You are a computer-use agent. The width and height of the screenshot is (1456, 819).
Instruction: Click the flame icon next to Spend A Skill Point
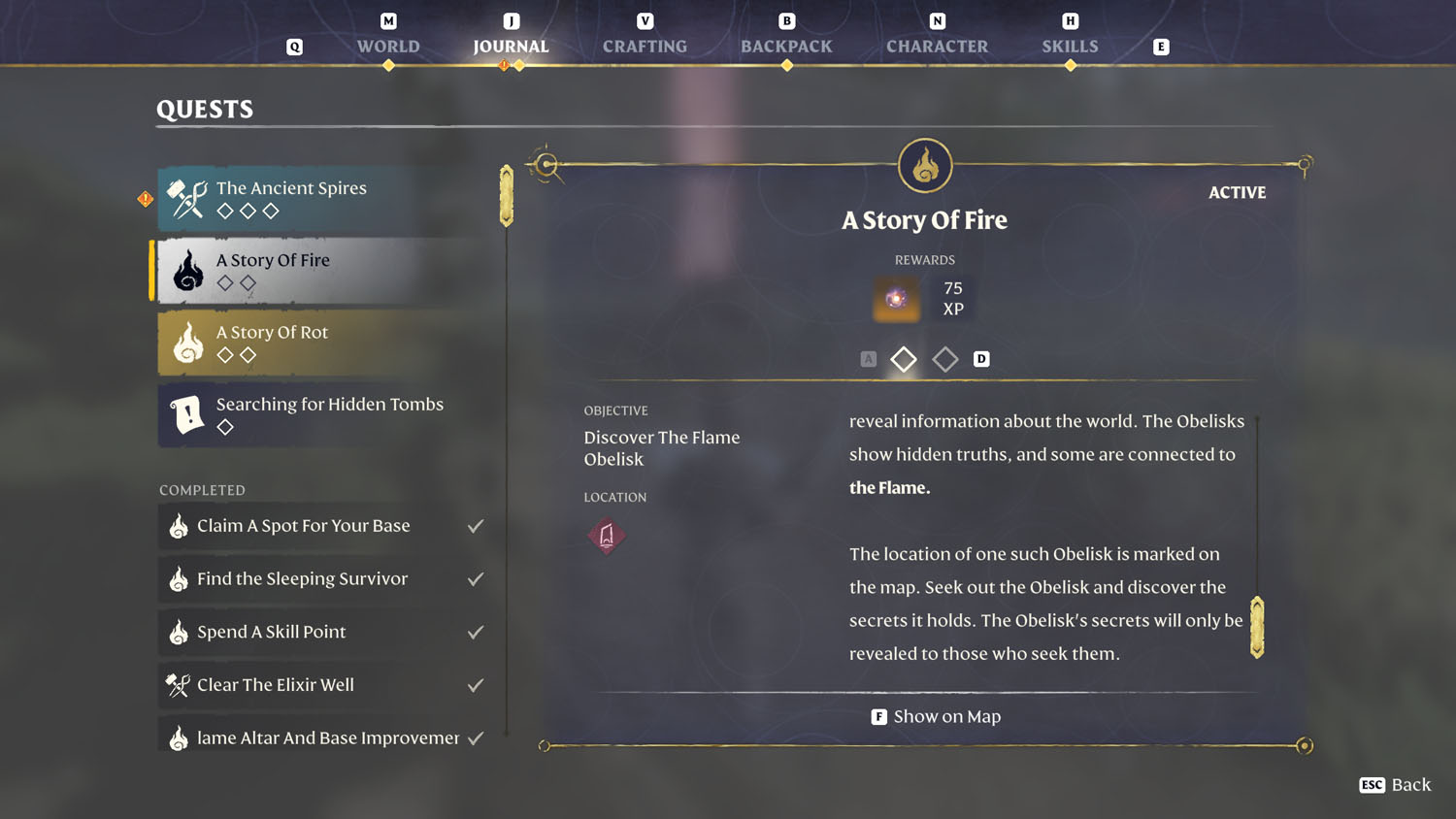click(179, 632)
